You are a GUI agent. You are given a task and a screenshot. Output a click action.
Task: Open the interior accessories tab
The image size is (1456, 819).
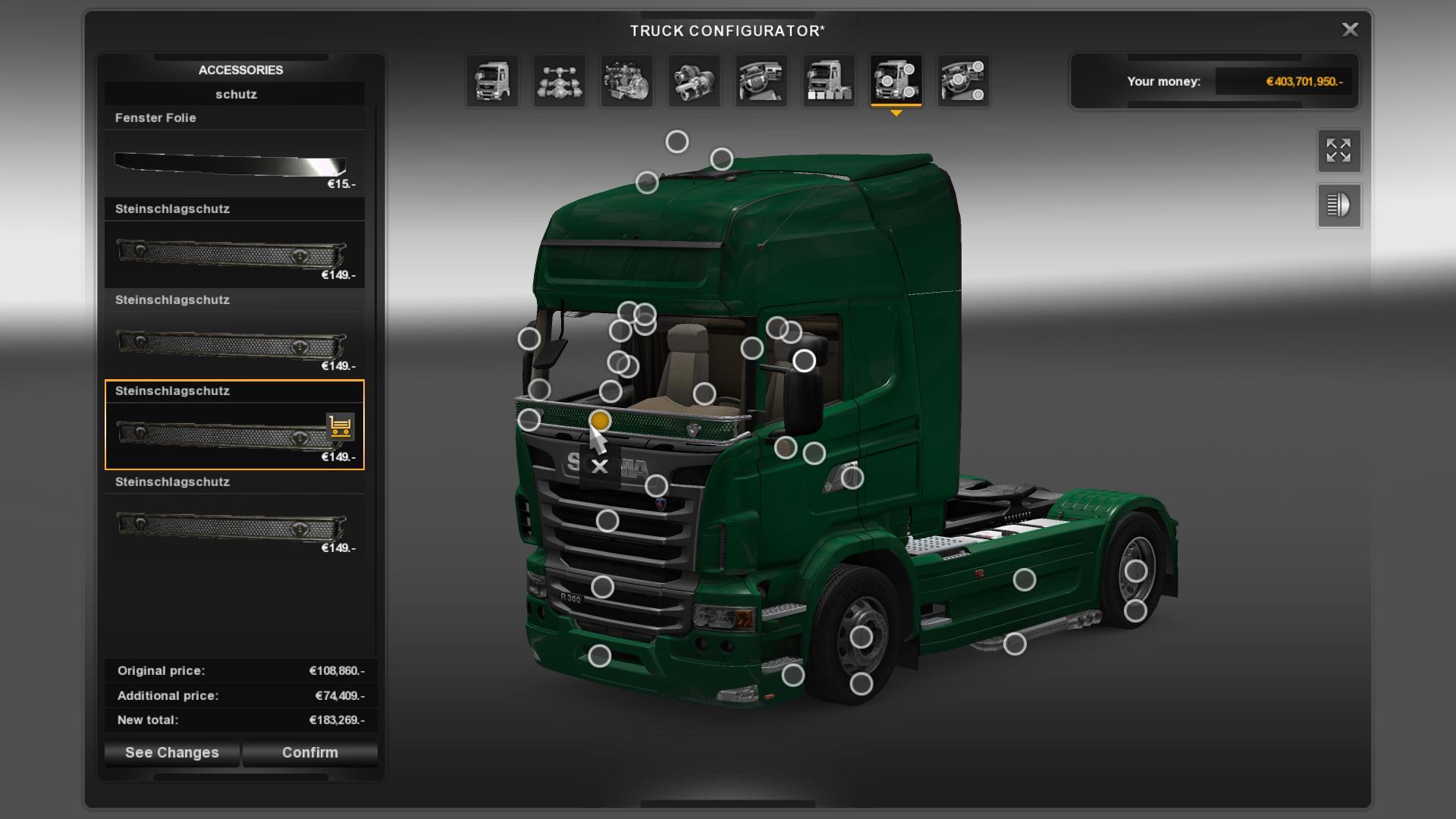pos(963,80)
